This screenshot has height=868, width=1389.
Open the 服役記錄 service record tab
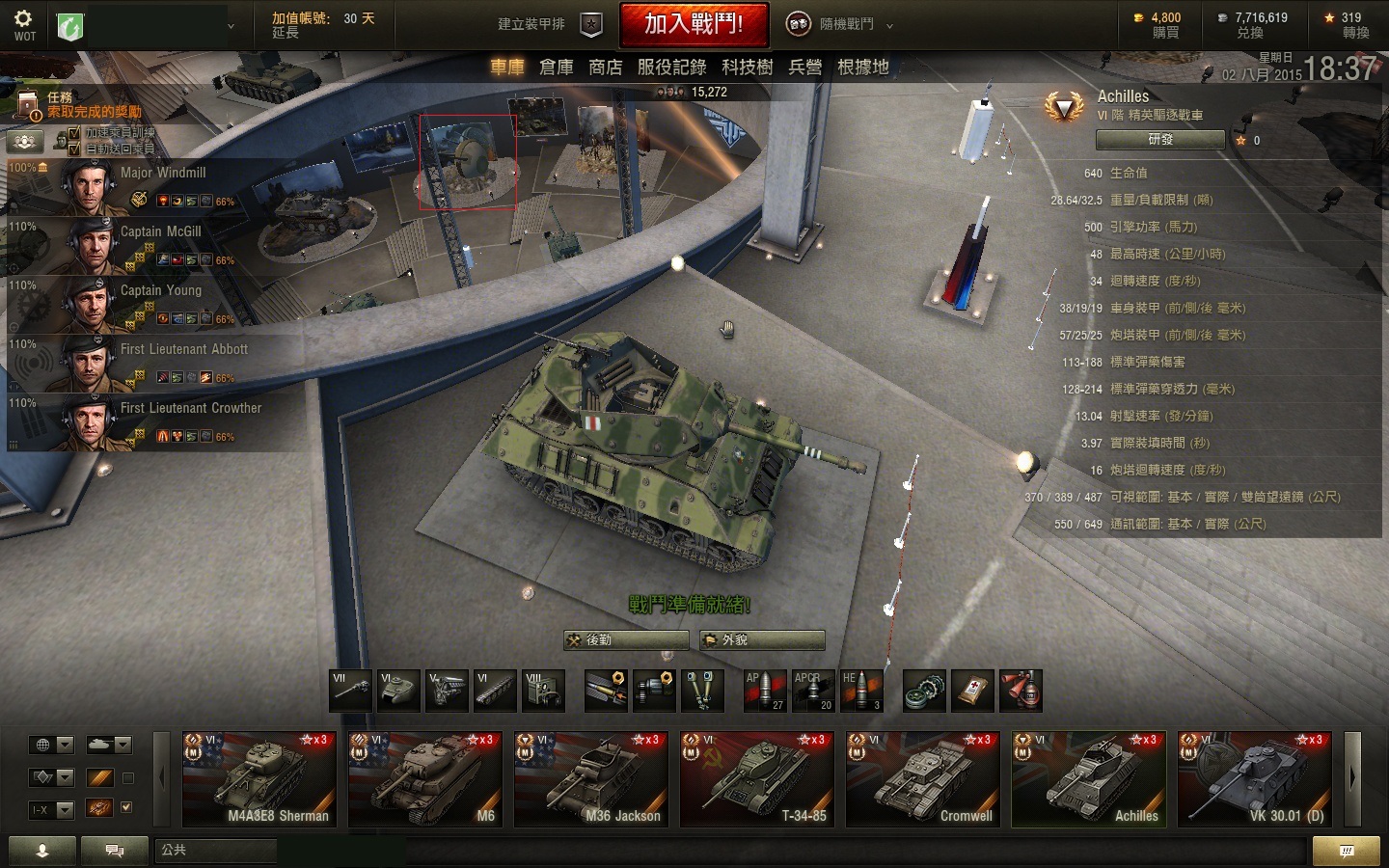point(672,67)
